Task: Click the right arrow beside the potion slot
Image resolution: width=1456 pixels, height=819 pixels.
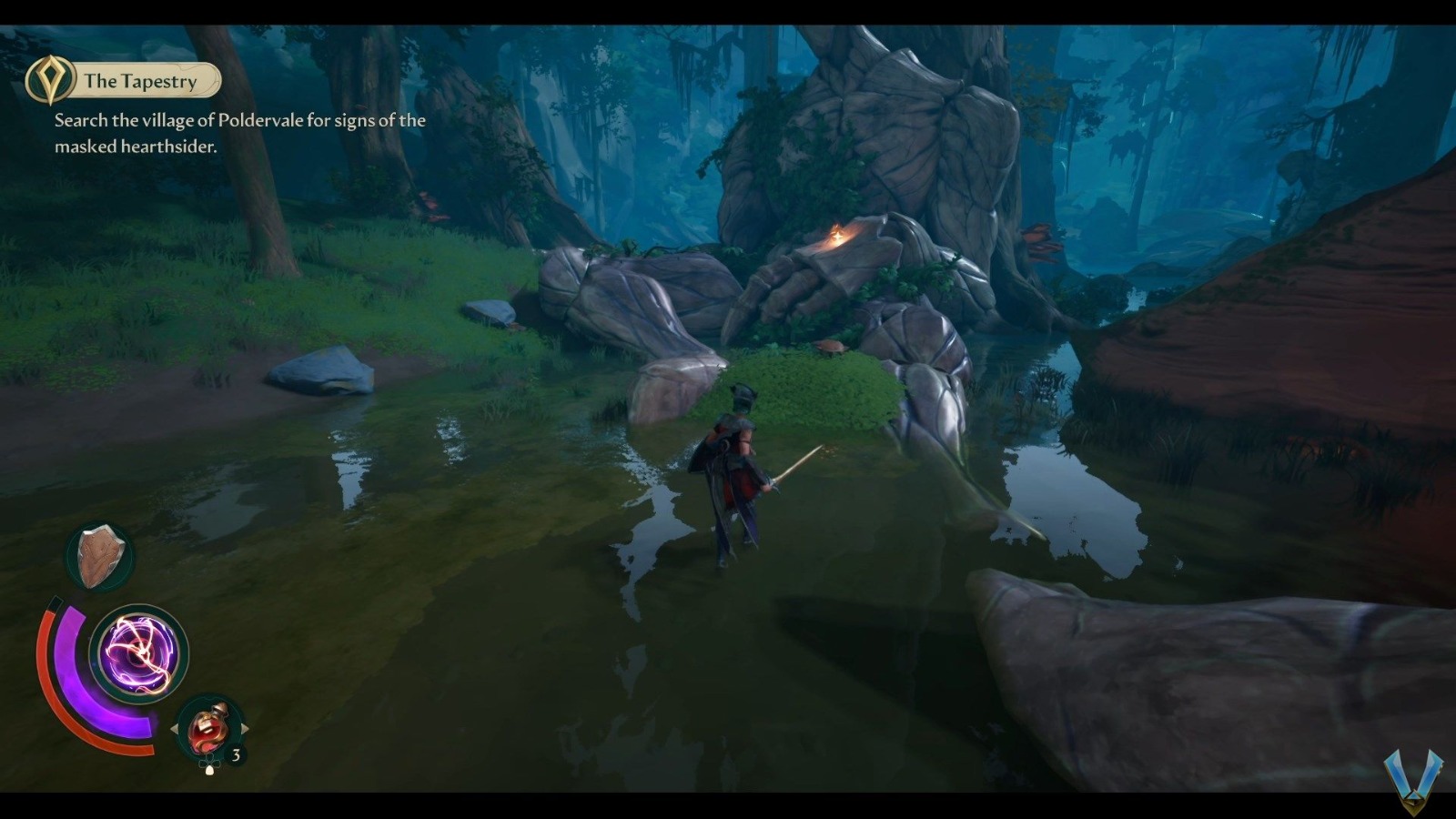Action: coord(243,726)
